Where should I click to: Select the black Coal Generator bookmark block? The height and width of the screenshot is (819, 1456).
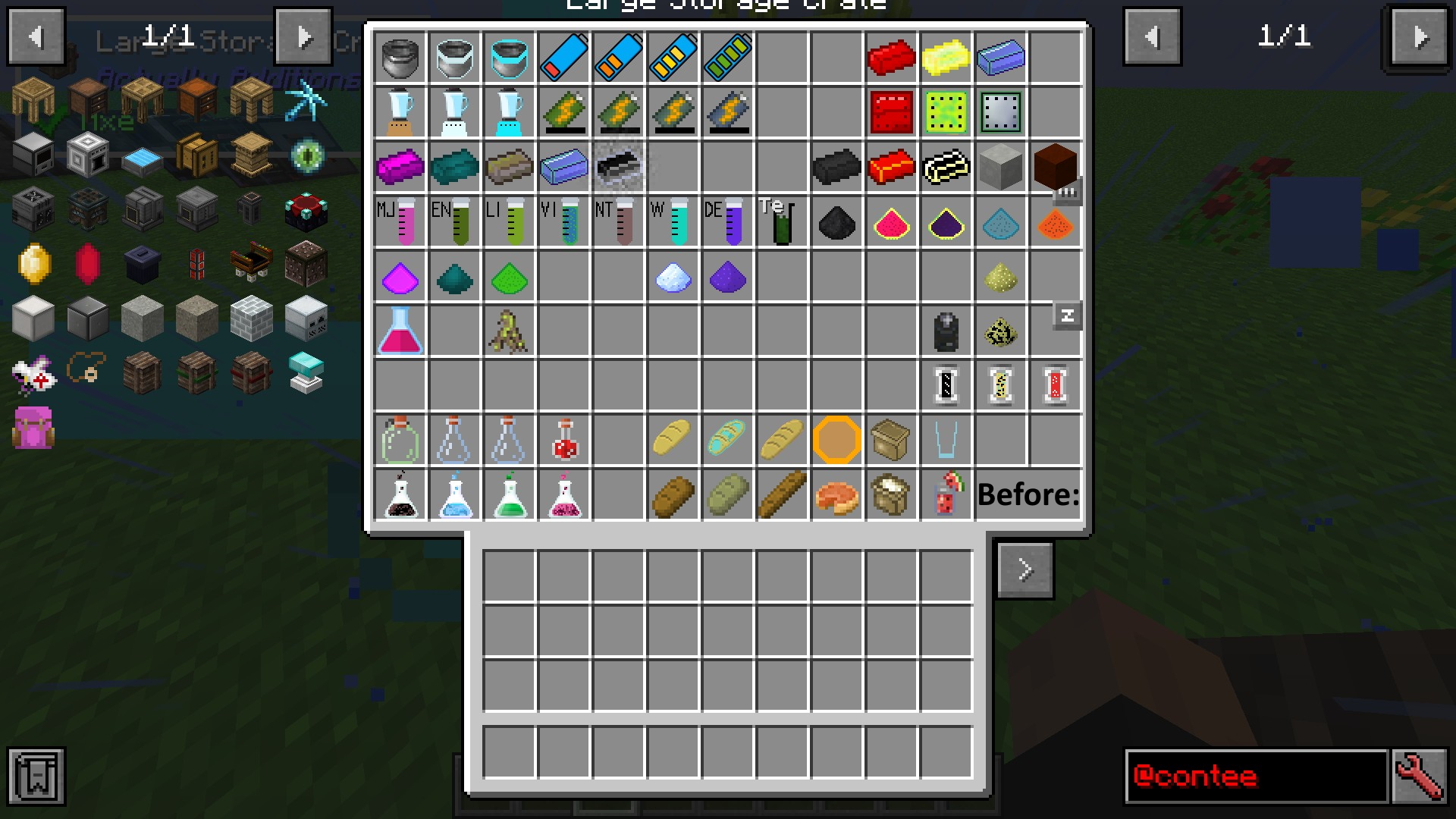[141, 263]
